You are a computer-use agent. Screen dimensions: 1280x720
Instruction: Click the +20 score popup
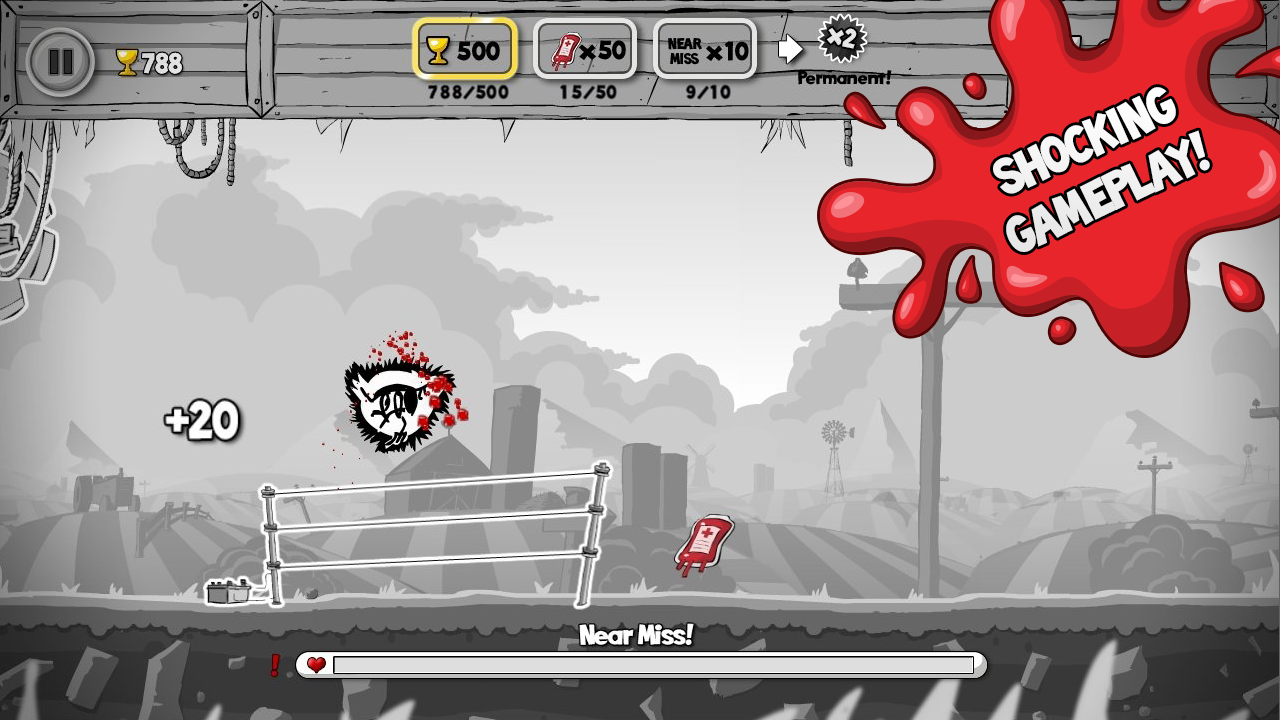point(200,420)
